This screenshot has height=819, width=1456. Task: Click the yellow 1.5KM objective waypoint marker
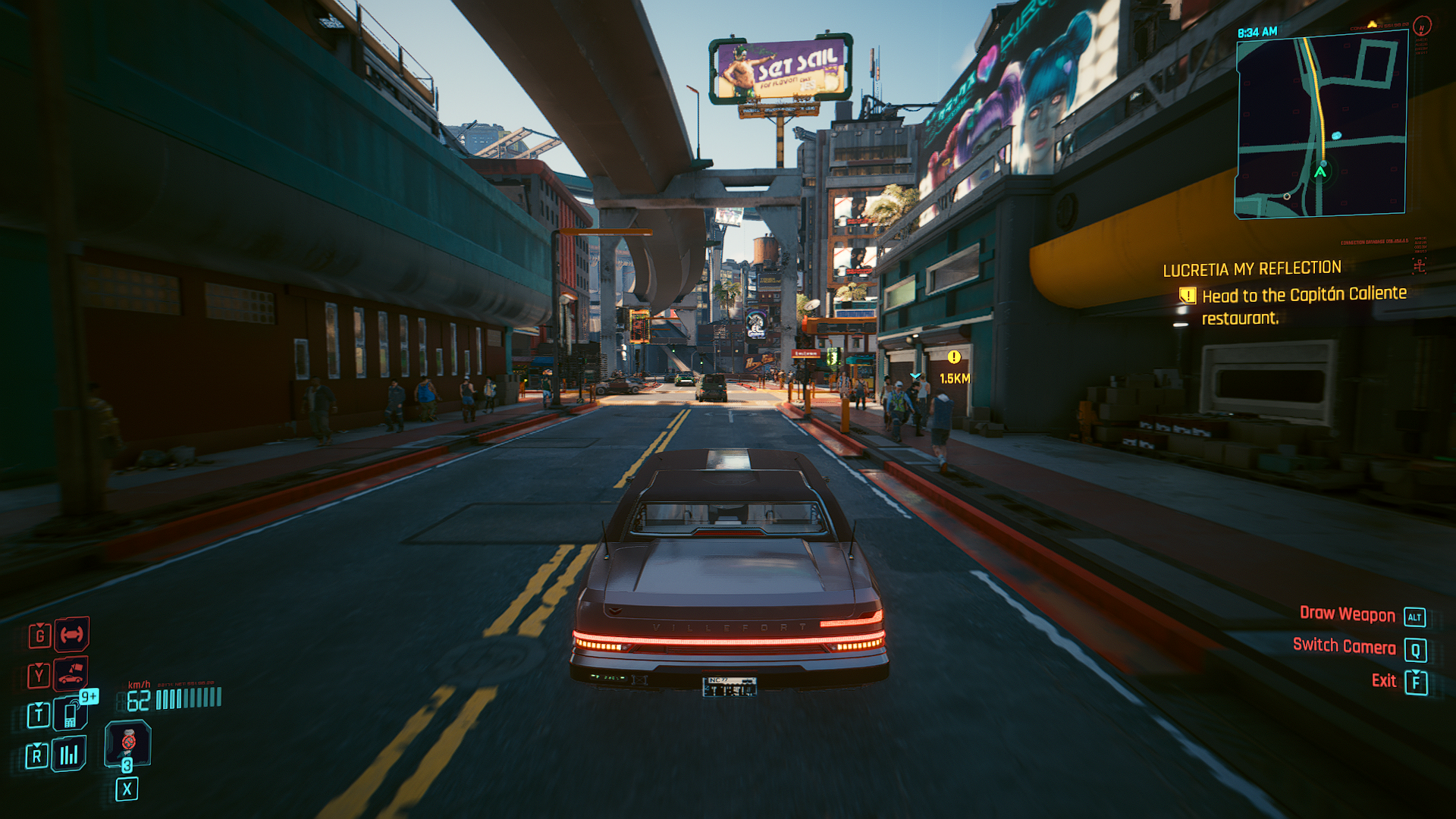(x=954, y=357)
